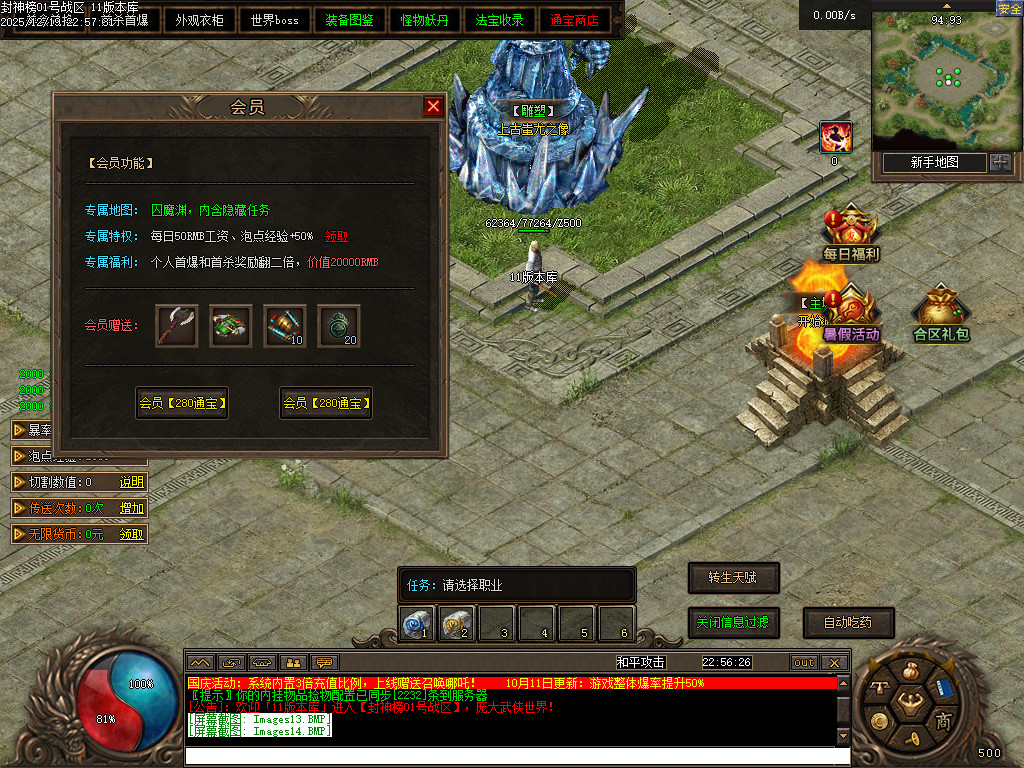1024x768 pixels.
Task: Toggle the 关闭信息过滤 button
Action: tap(734, 622)
